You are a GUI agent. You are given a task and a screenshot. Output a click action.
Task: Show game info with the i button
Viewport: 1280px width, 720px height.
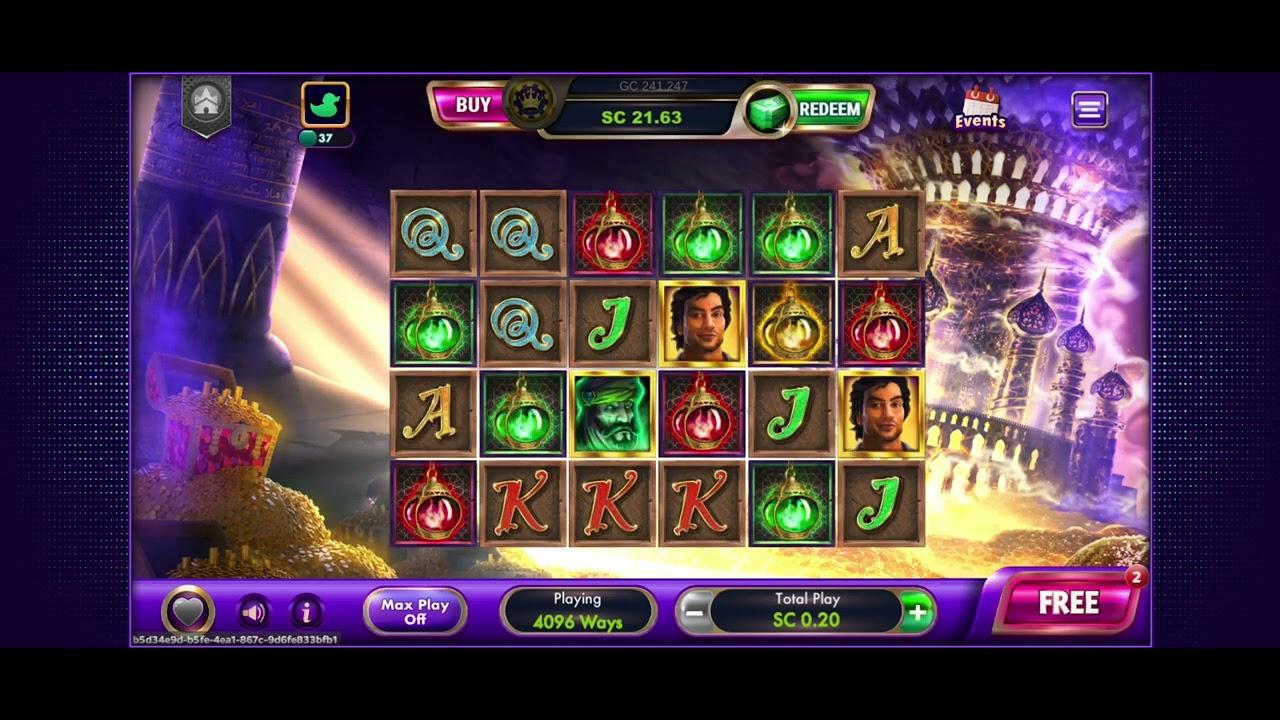coord(306,611)
